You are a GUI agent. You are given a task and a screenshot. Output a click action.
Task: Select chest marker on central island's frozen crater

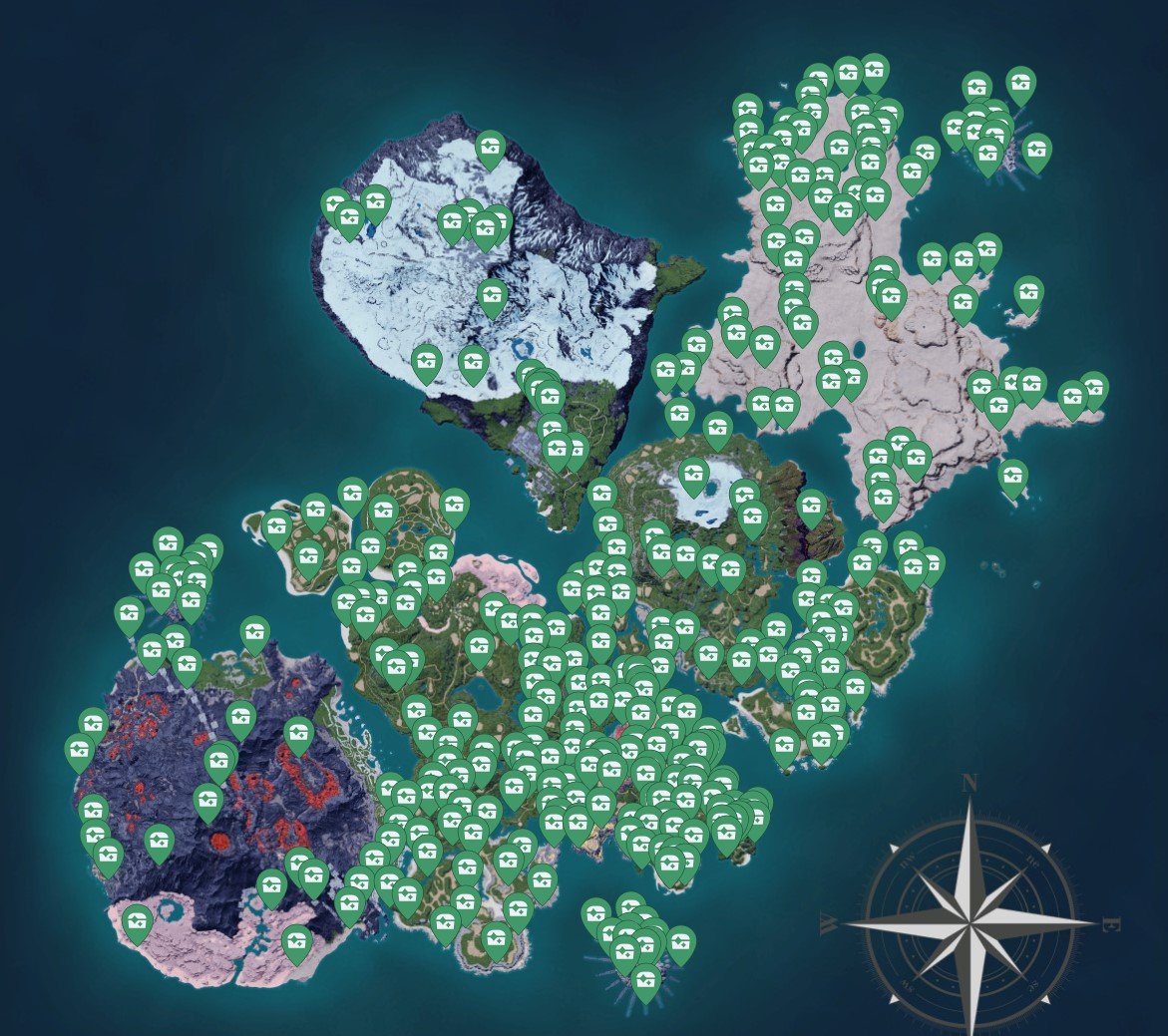click(x=694, y=476)
